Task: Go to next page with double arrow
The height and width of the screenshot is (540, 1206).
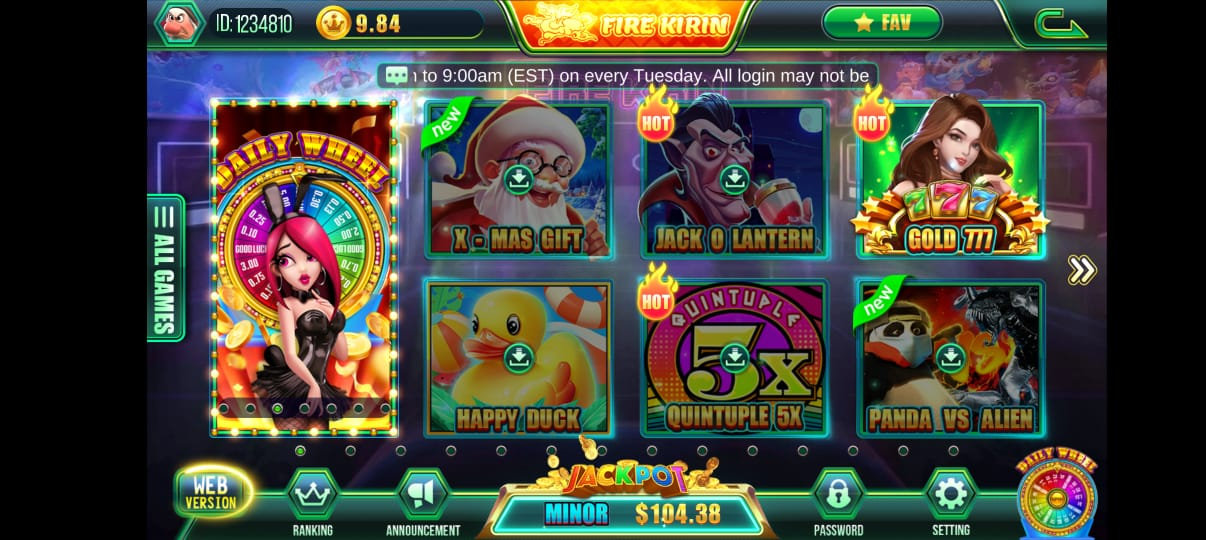Action: pos(1081,270)
